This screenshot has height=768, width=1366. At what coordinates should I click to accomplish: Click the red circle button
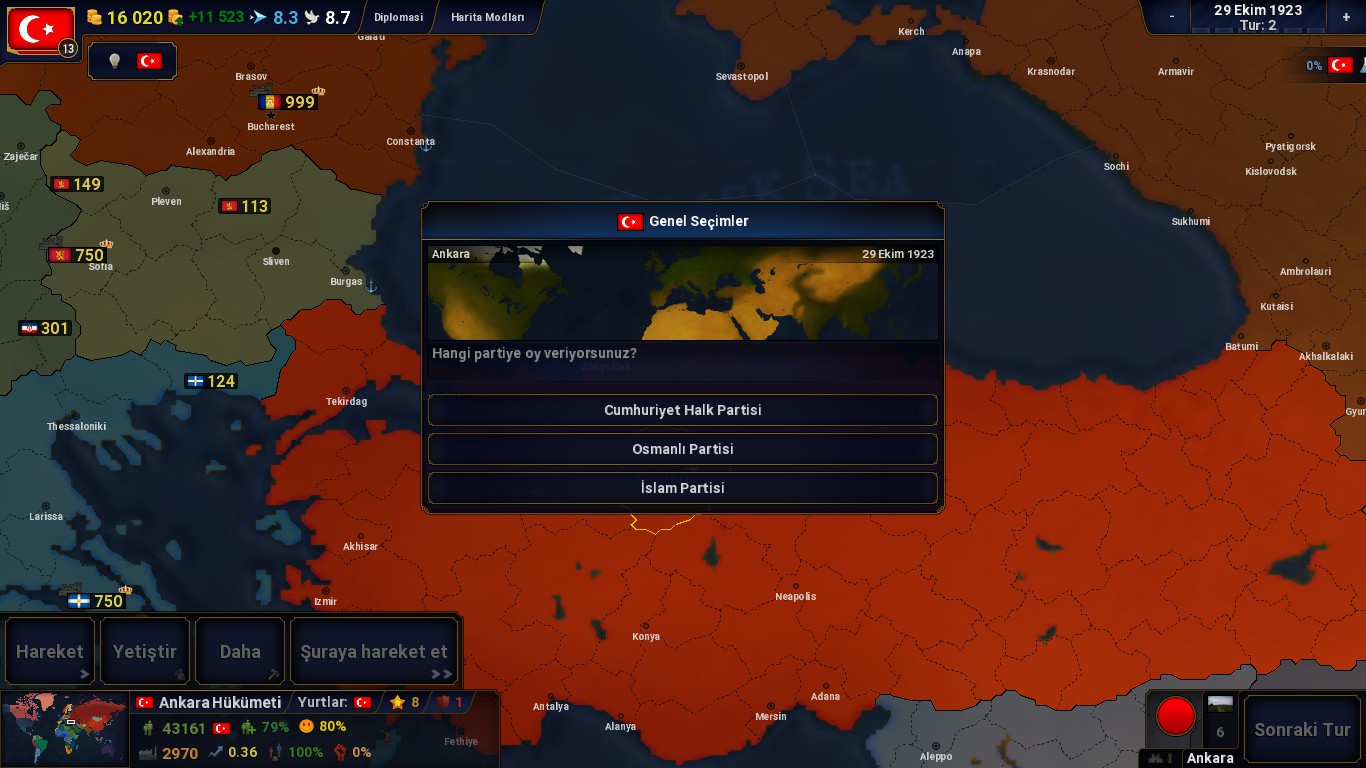pyautogui.click(x=1175, y=716)
